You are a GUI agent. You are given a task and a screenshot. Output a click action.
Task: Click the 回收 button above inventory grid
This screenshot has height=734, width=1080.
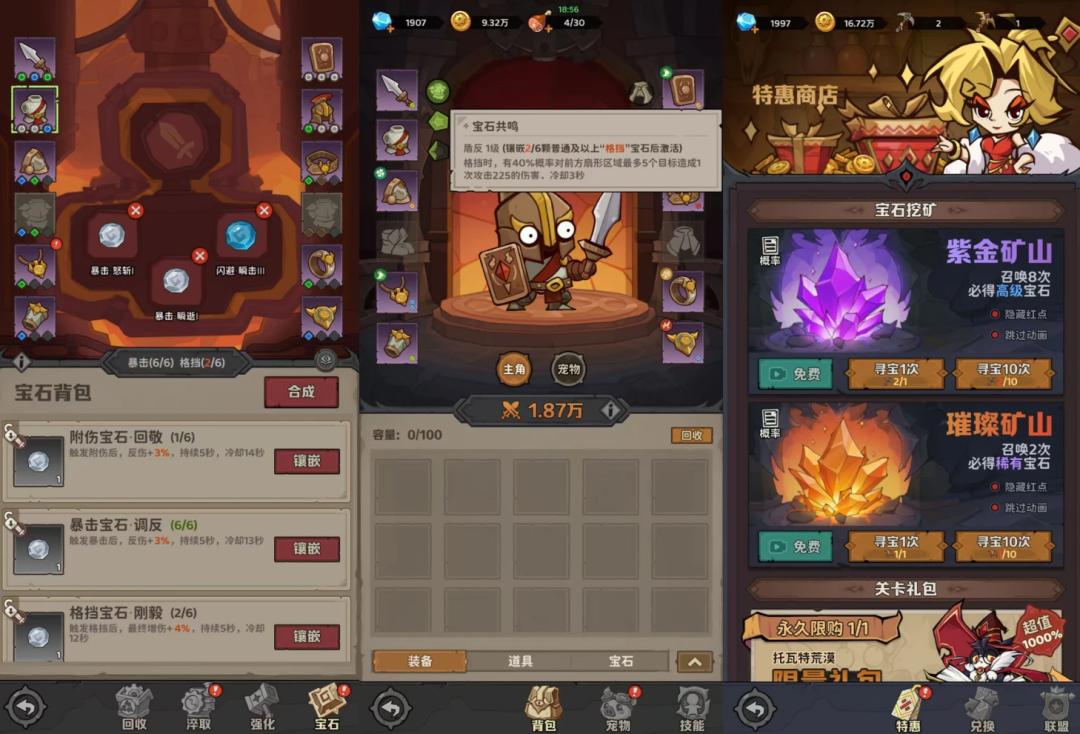coord(691,435)
